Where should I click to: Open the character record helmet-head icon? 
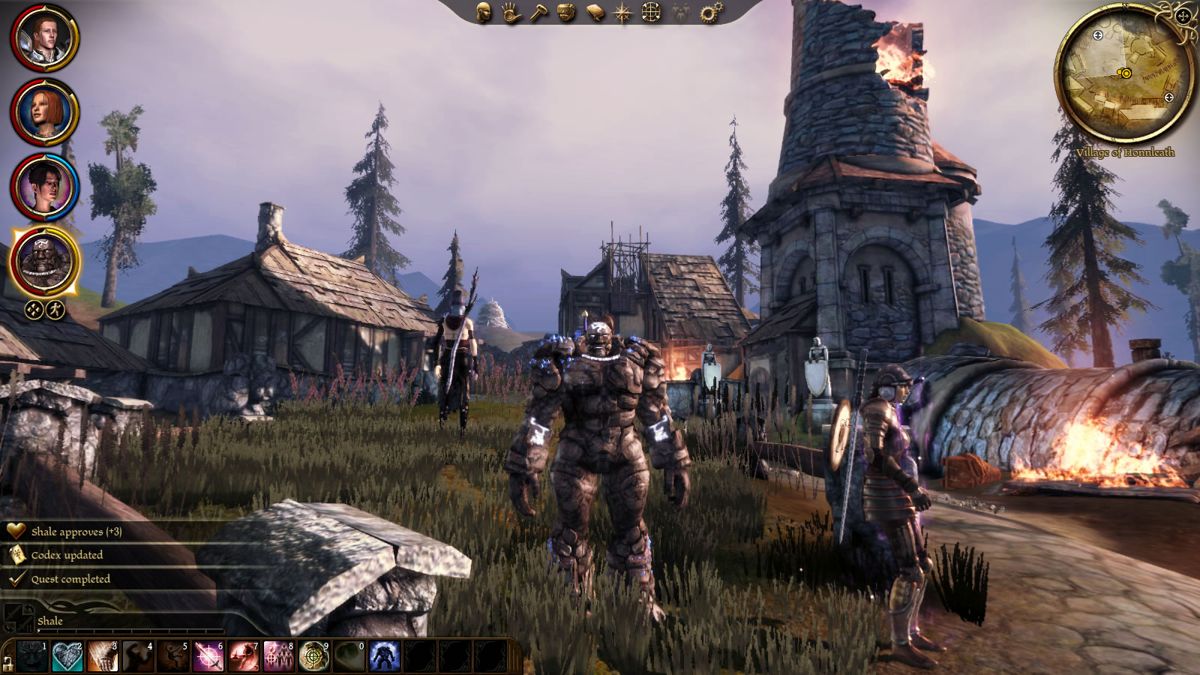tap(484, 13)
